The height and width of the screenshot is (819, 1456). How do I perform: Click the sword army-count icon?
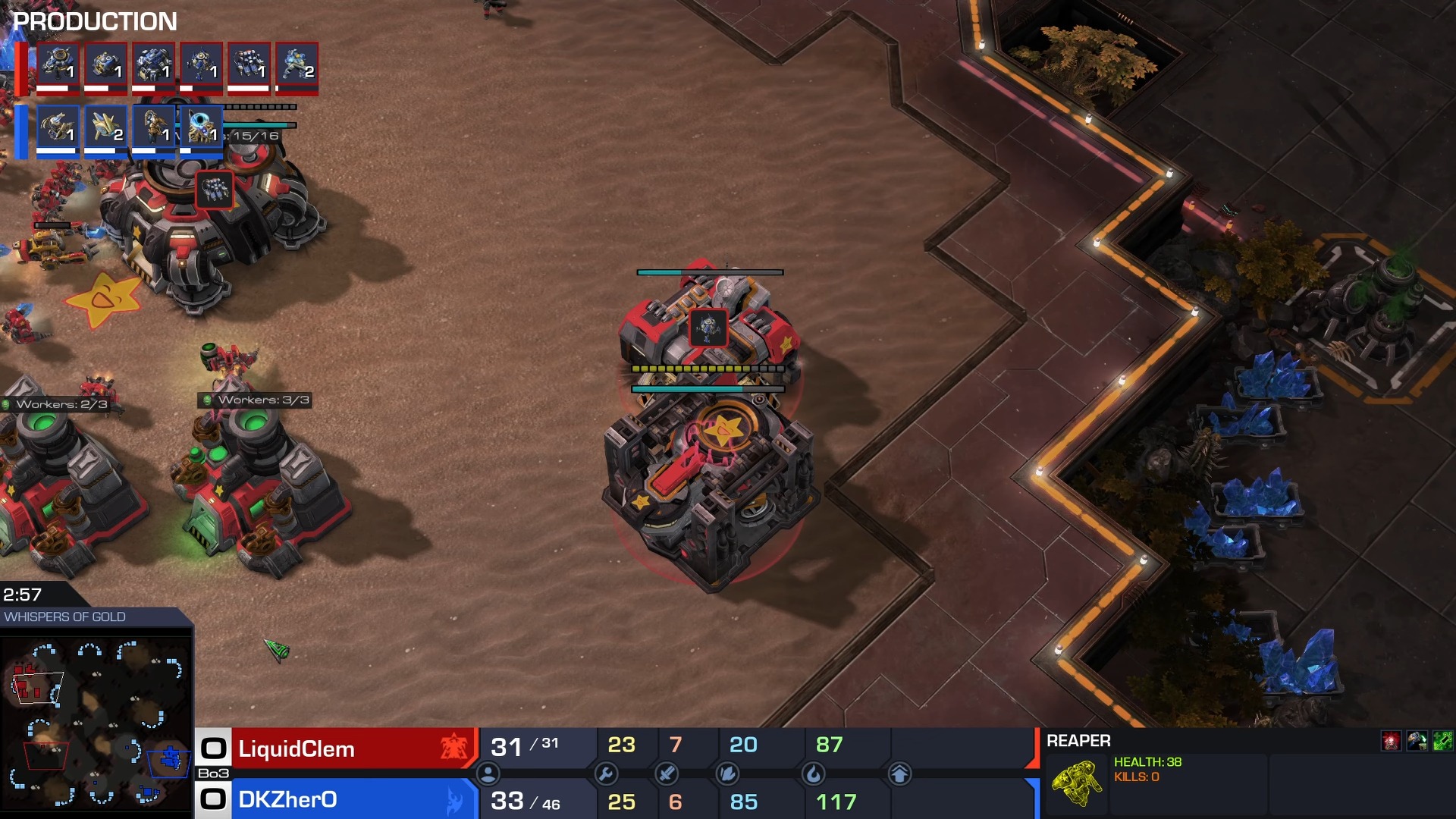(667, 773)
